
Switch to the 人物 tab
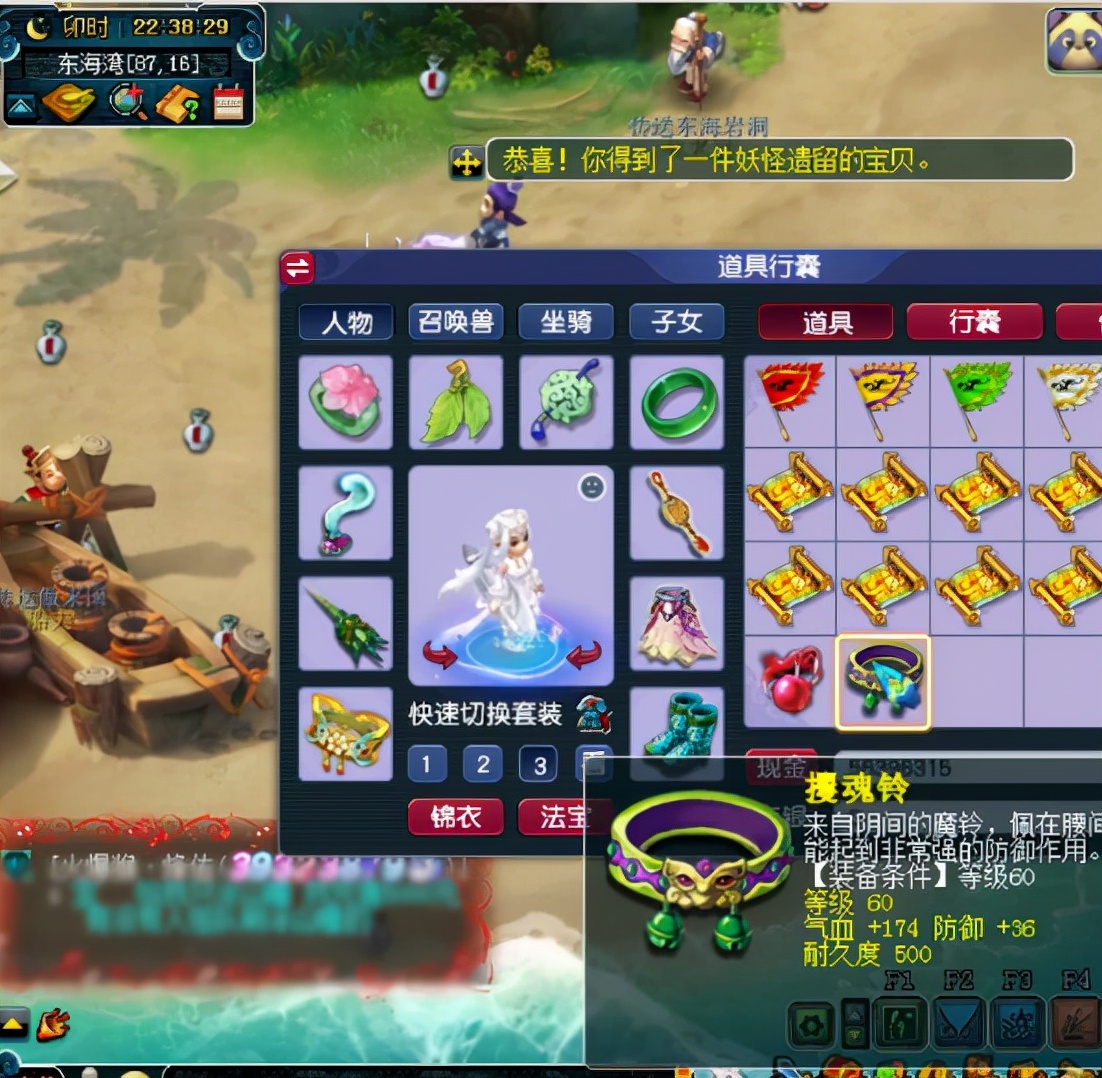[x=345, y=322]
